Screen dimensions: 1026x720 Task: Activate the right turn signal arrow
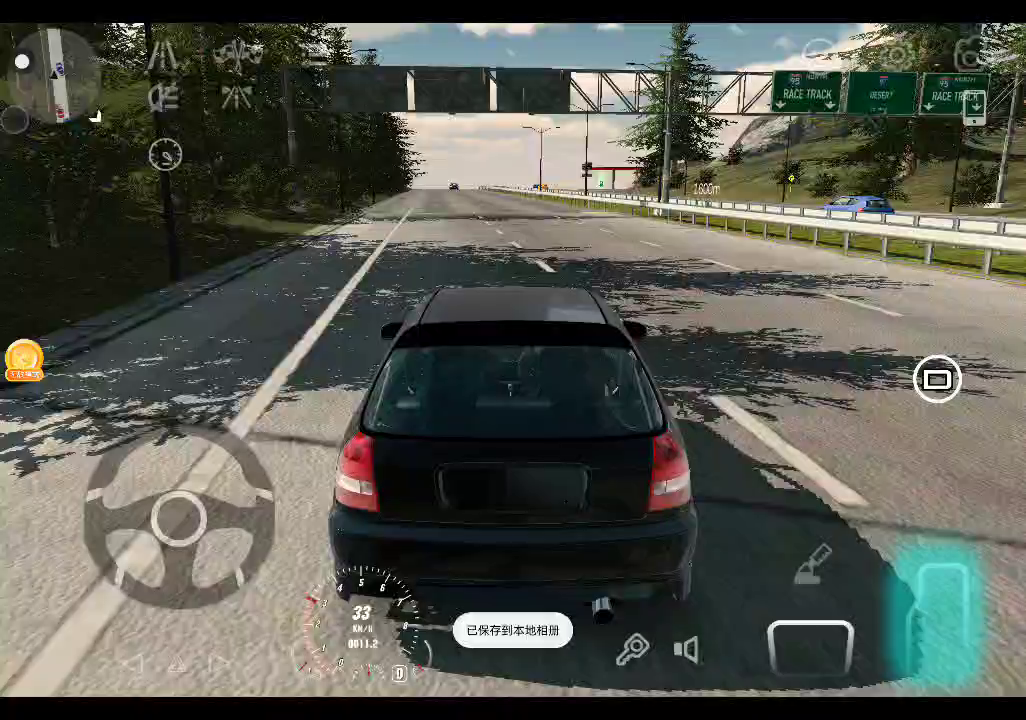tap(220, 663)
